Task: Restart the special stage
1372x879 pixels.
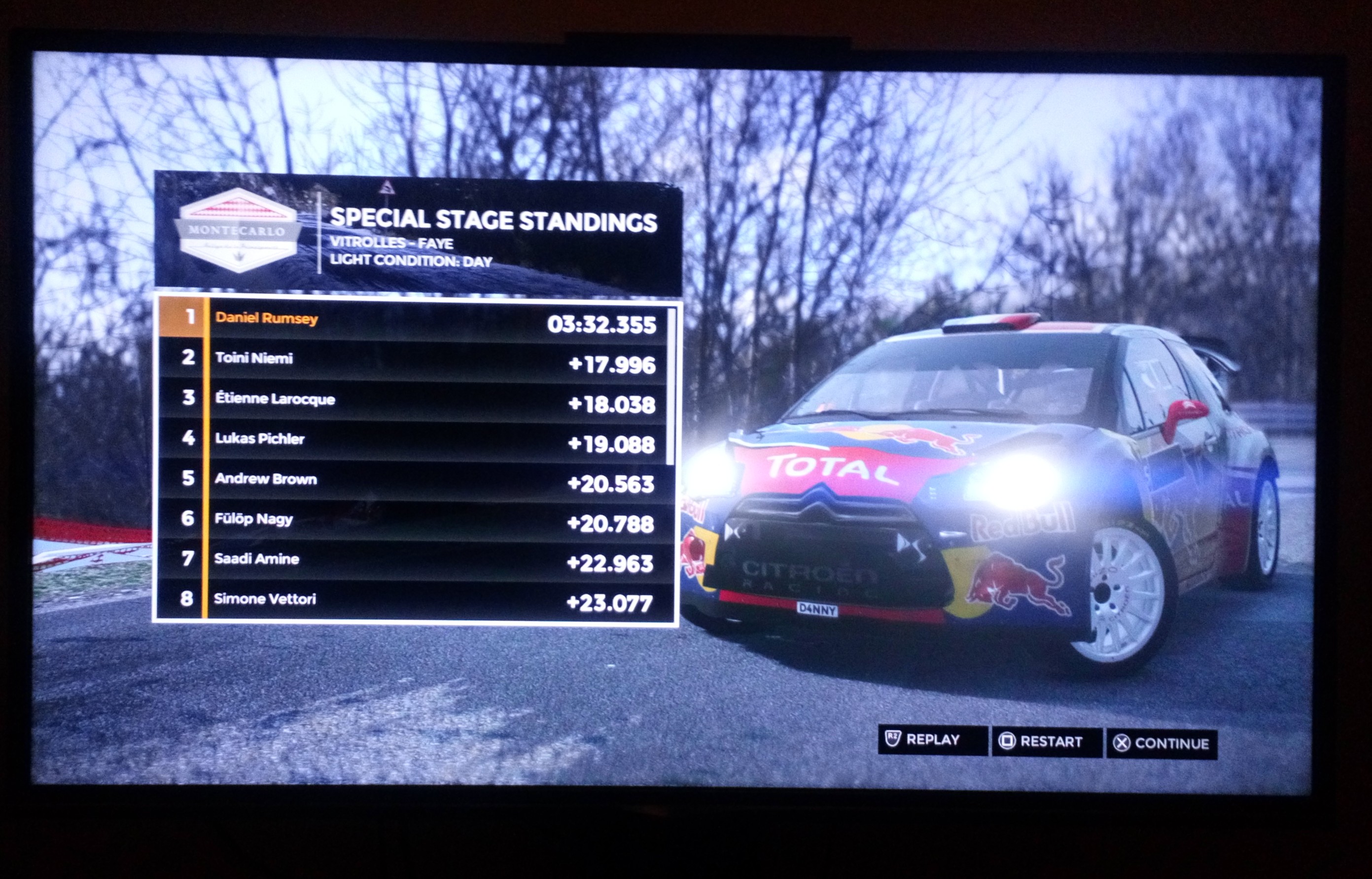Action: pyautogui.click(x=1046, y=742)
